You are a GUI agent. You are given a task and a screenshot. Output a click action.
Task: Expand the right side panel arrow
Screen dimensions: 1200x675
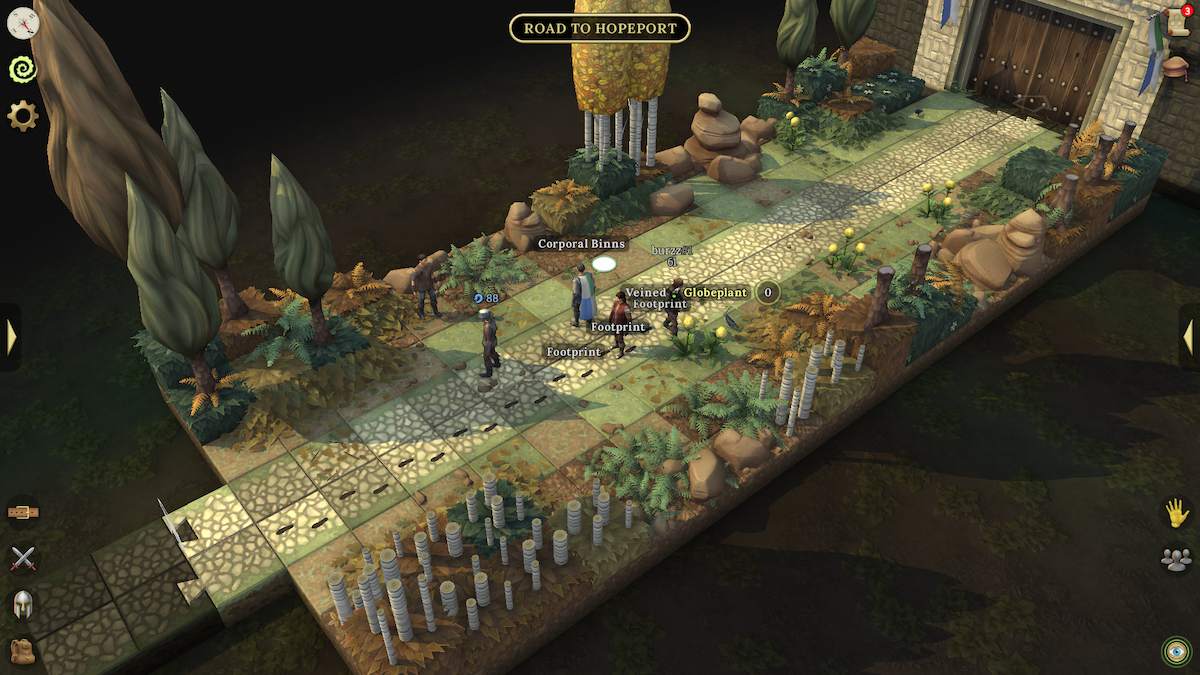coord(1188,337)
